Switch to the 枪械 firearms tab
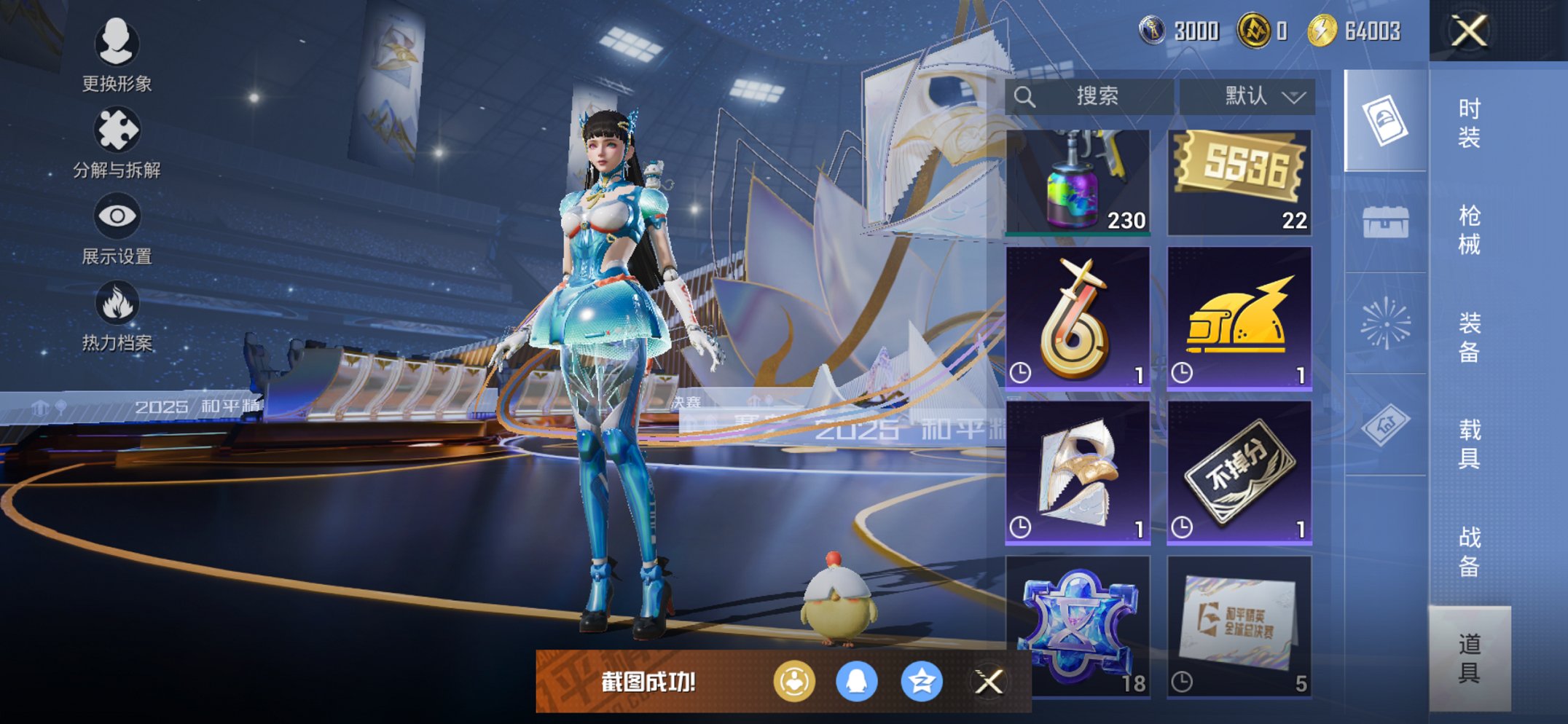1568x724 pixels. click(1469, 229)
